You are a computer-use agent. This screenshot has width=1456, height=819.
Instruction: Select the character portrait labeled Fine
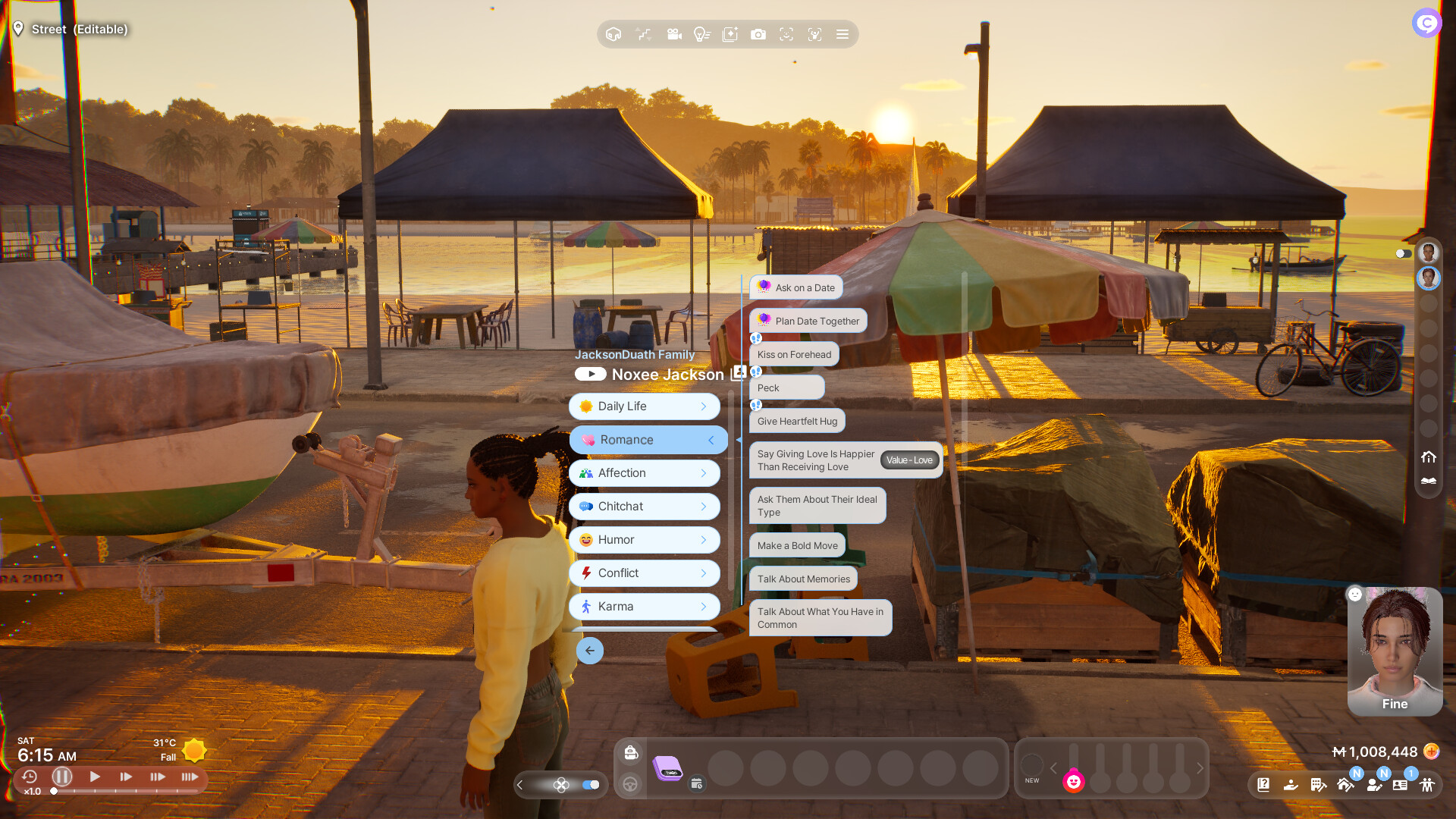(x=1395, y=651)
